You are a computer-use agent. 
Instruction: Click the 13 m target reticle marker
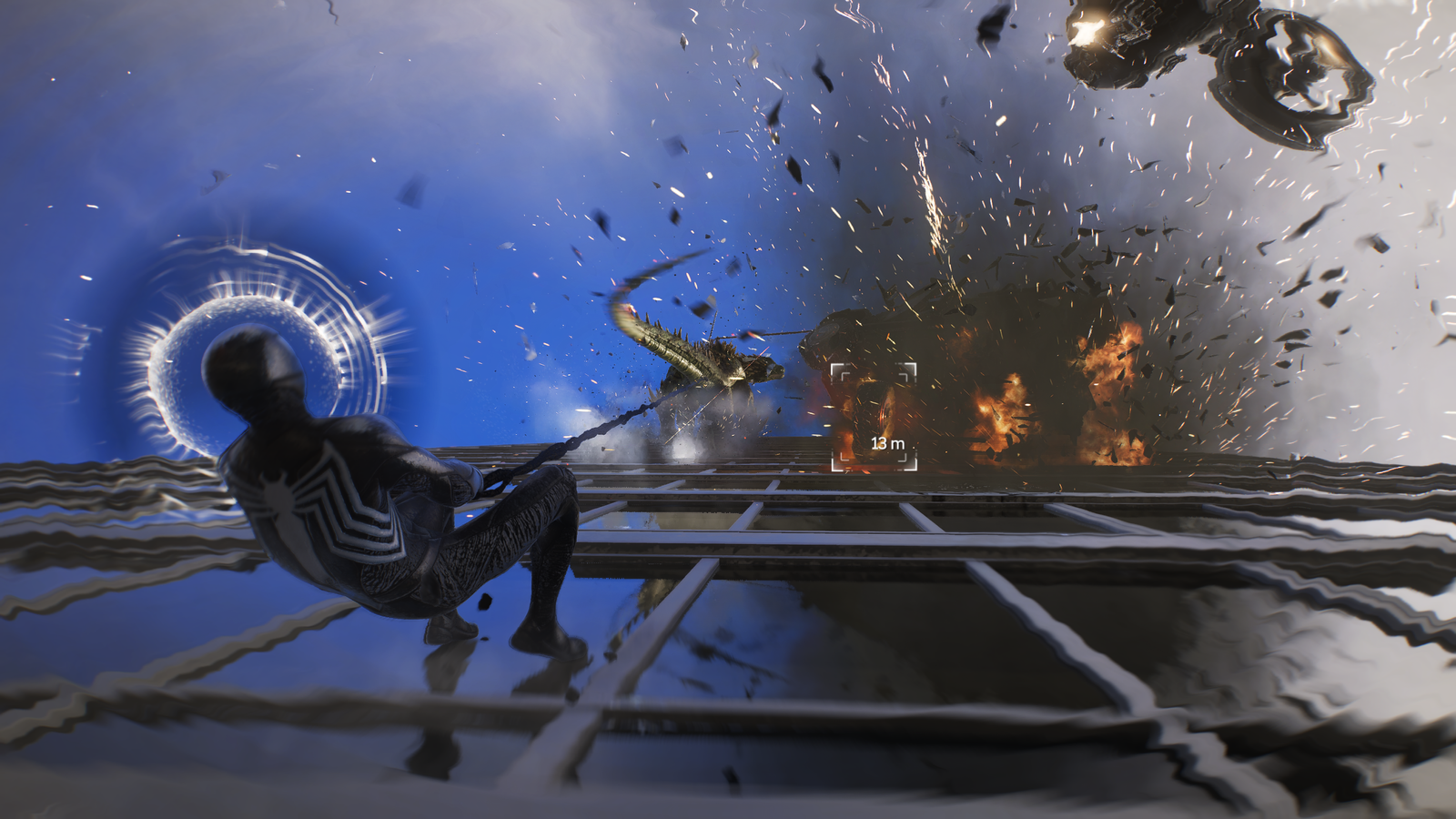click(874, 416)
